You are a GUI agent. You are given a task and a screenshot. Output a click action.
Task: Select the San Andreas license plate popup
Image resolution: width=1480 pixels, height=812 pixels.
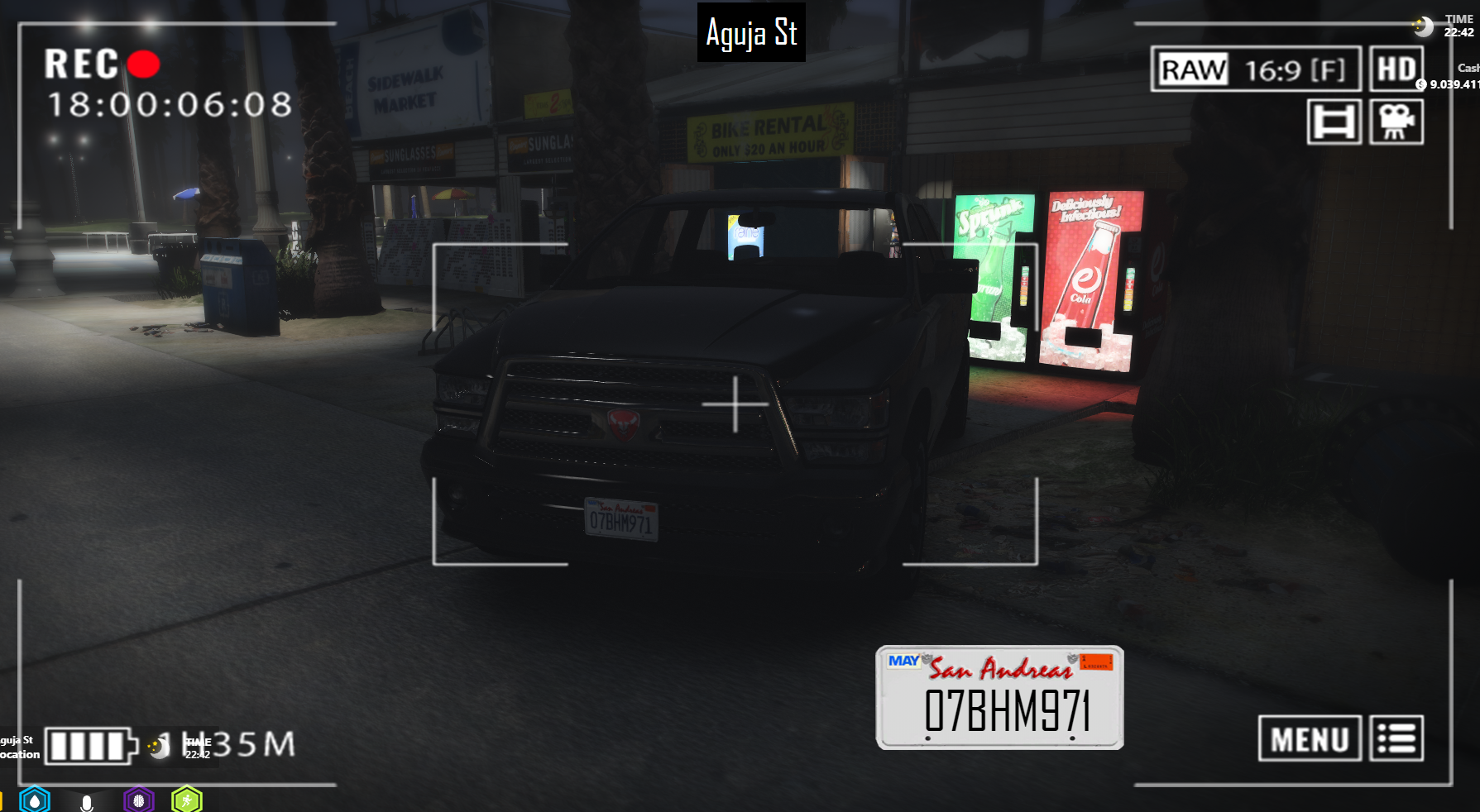pos(999,698)
